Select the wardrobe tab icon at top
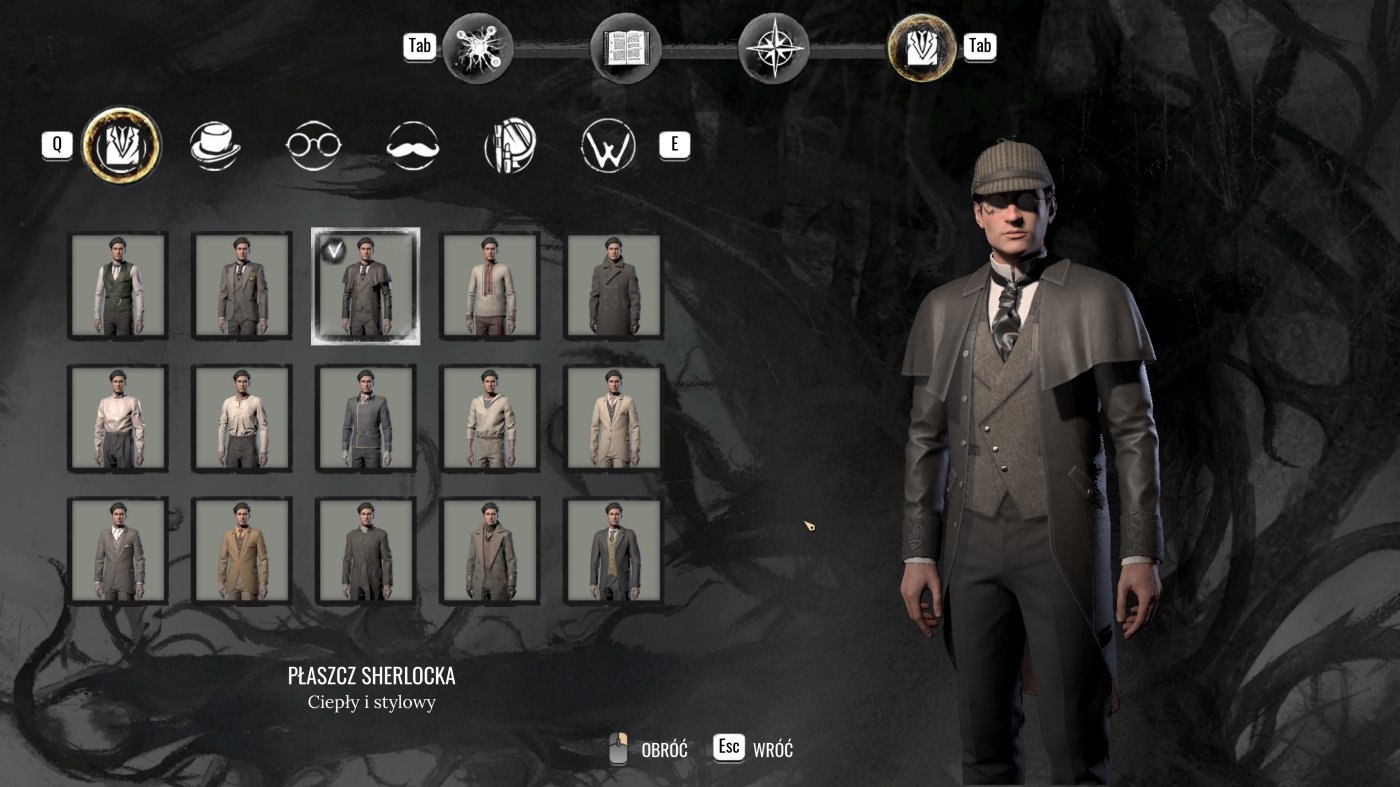1400x787 pixels. [921, 47]
